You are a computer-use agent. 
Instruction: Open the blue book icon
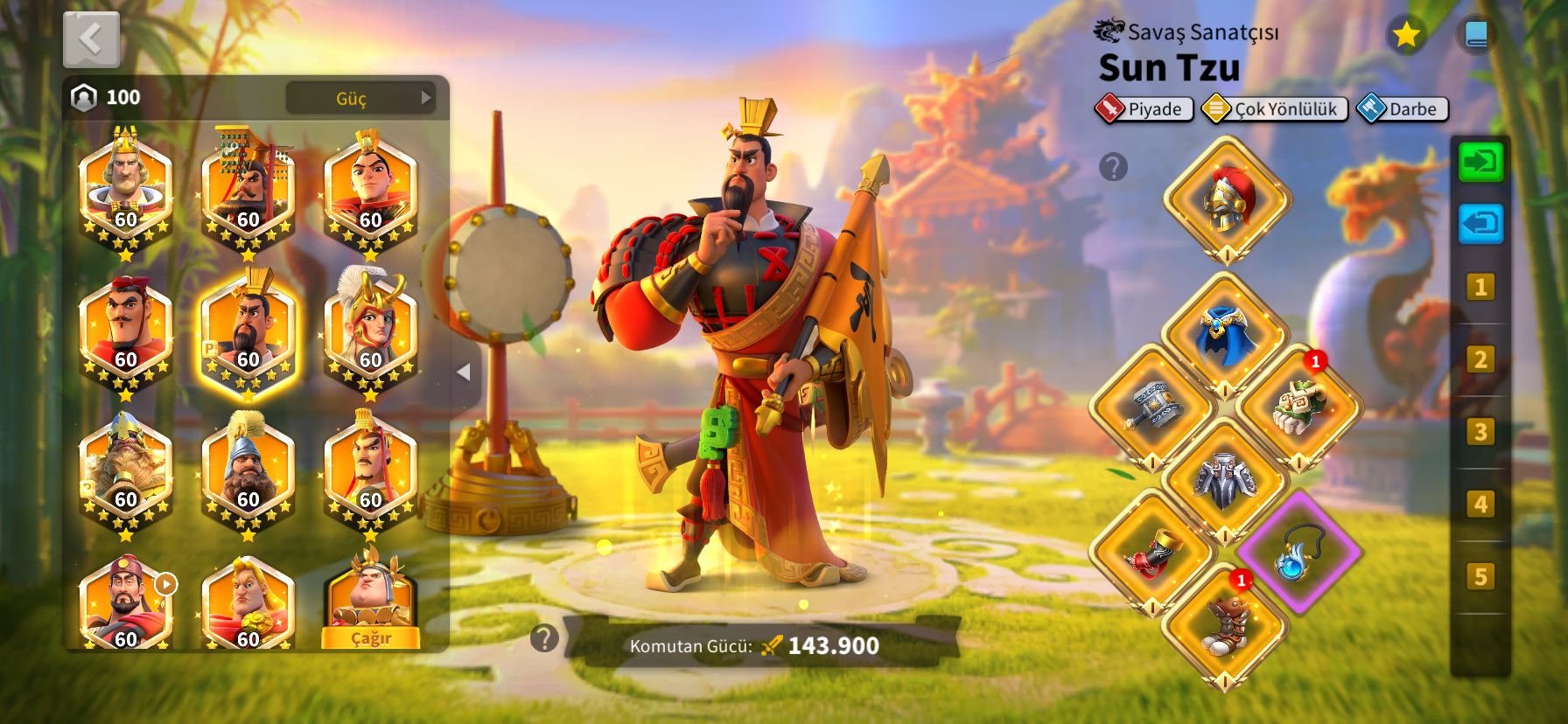click(x=1475, y=35)
